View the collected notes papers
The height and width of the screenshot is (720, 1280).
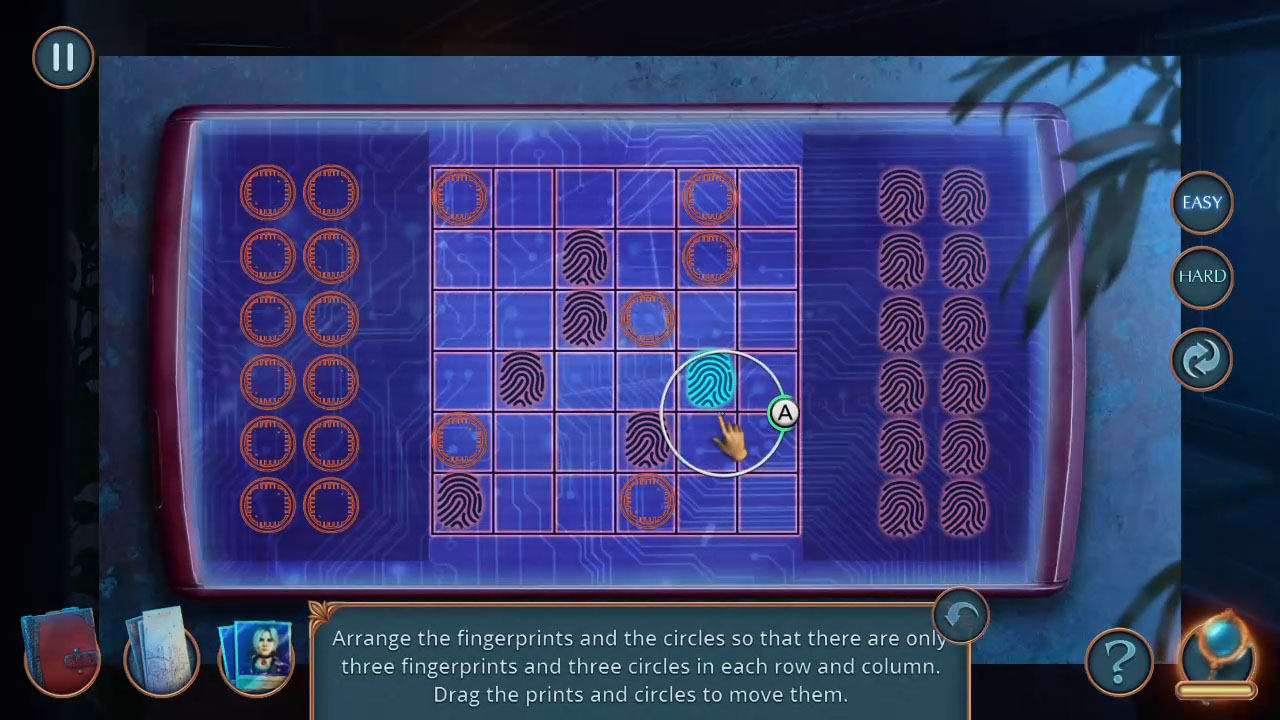point(160,655)
